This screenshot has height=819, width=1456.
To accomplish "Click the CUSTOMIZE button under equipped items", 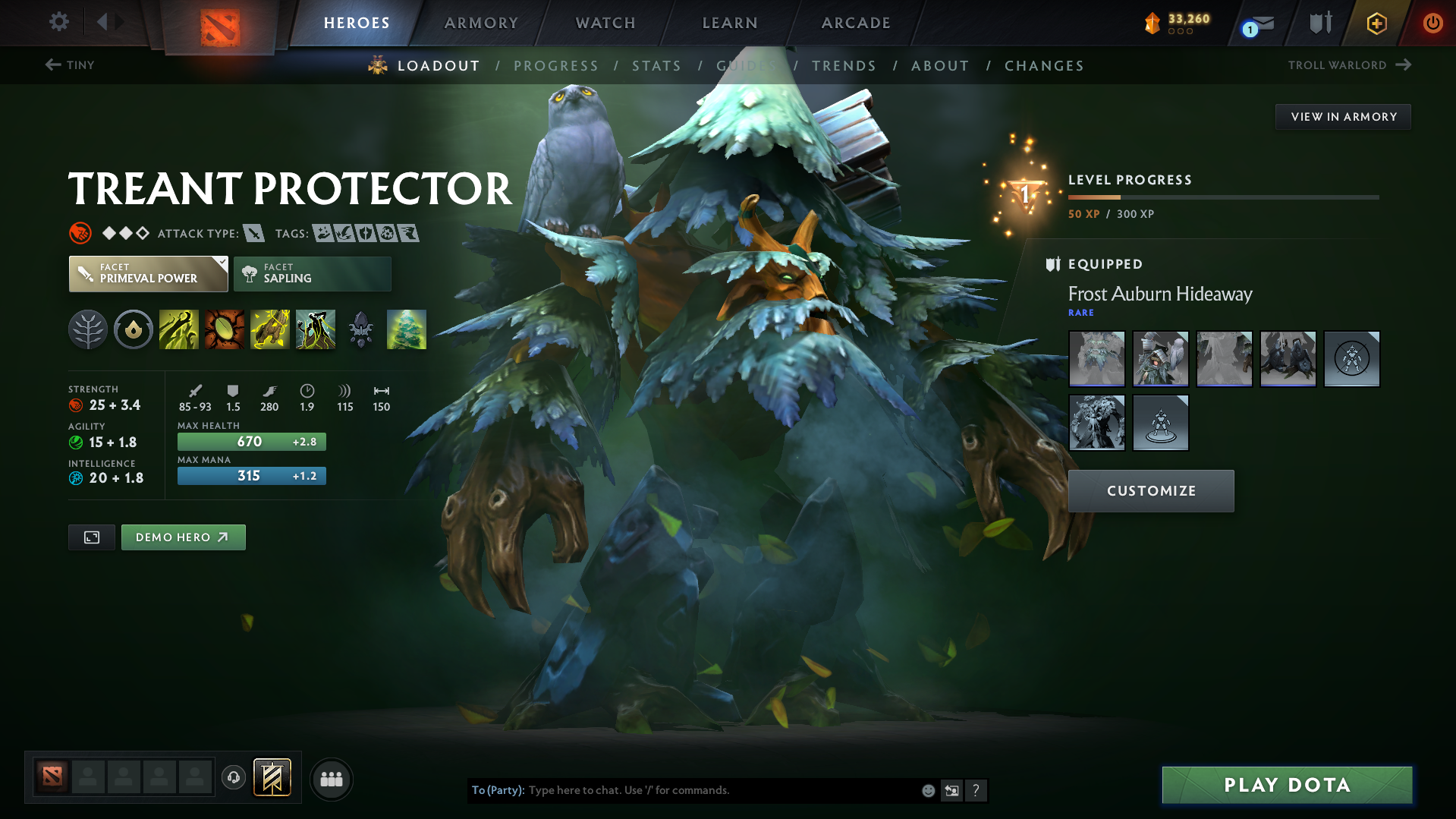I will [1150, 490].
